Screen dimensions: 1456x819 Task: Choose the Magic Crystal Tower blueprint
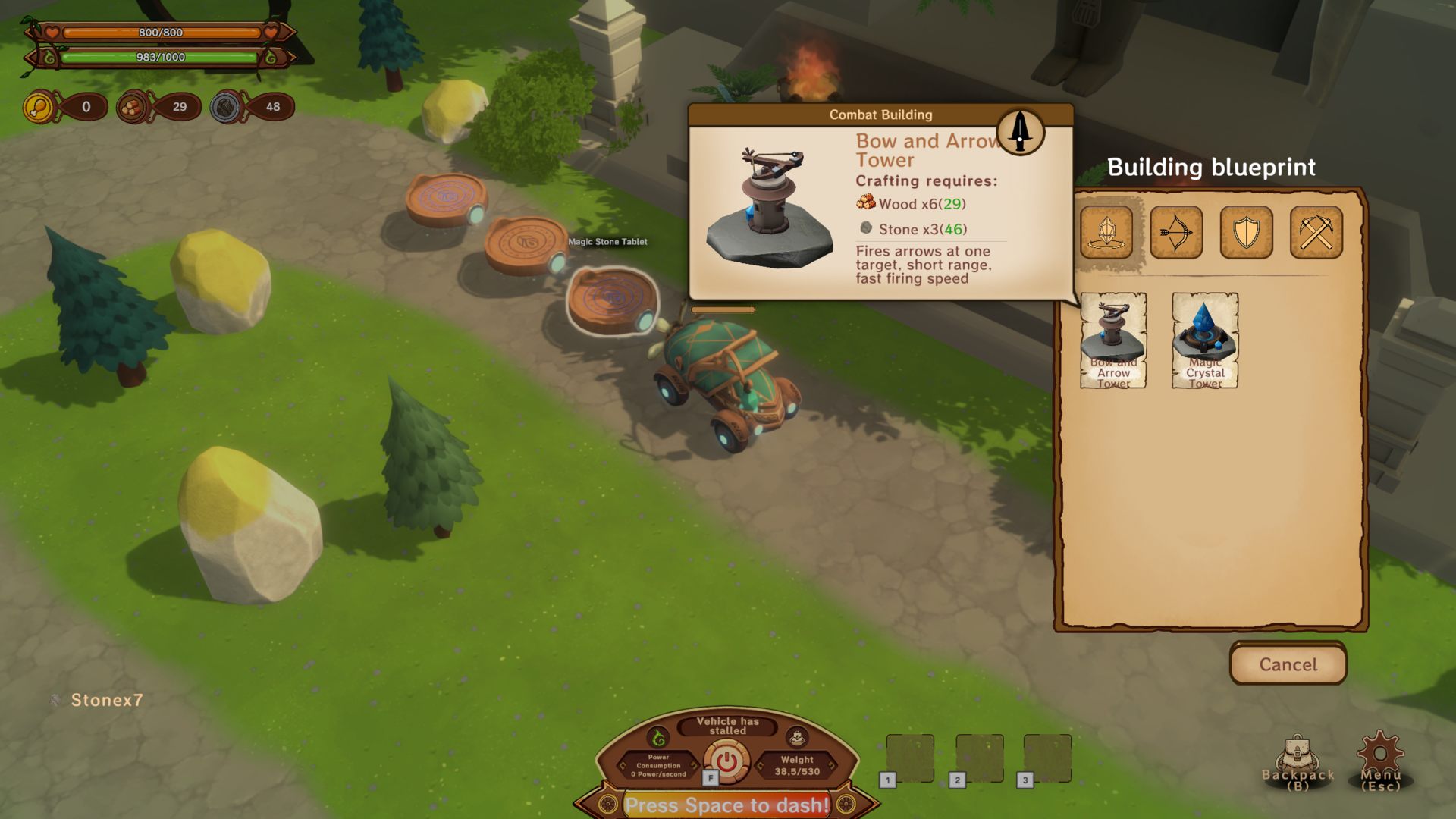1205,340
